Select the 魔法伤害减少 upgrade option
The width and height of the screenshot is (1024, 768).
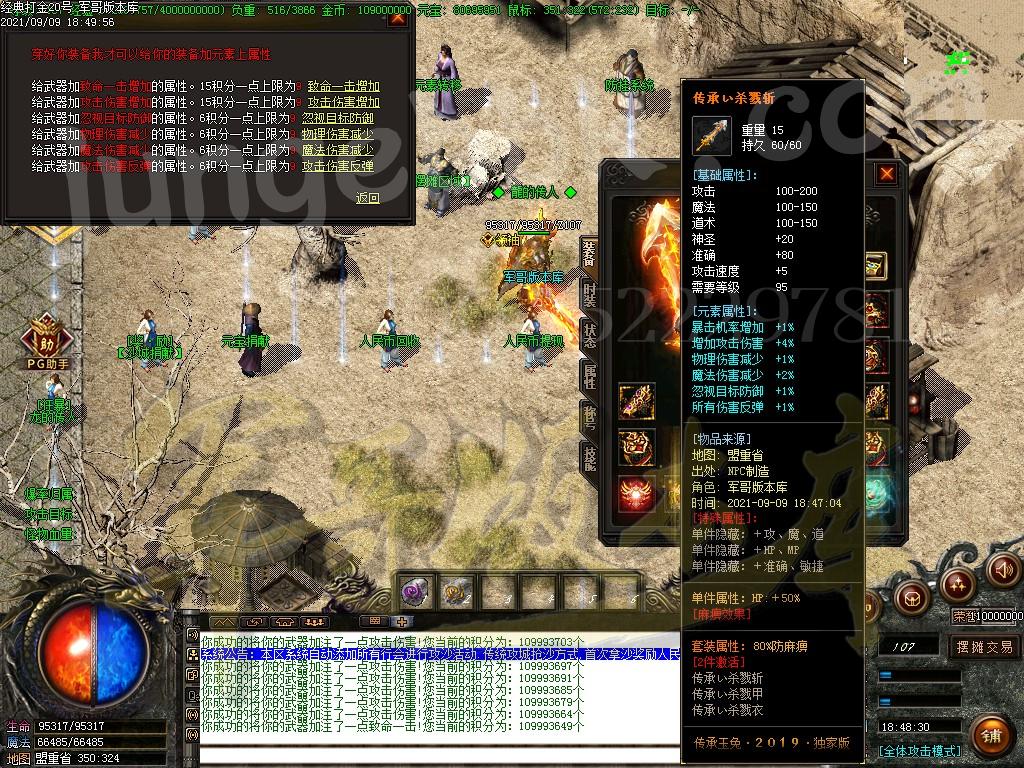tap(338, 150)
